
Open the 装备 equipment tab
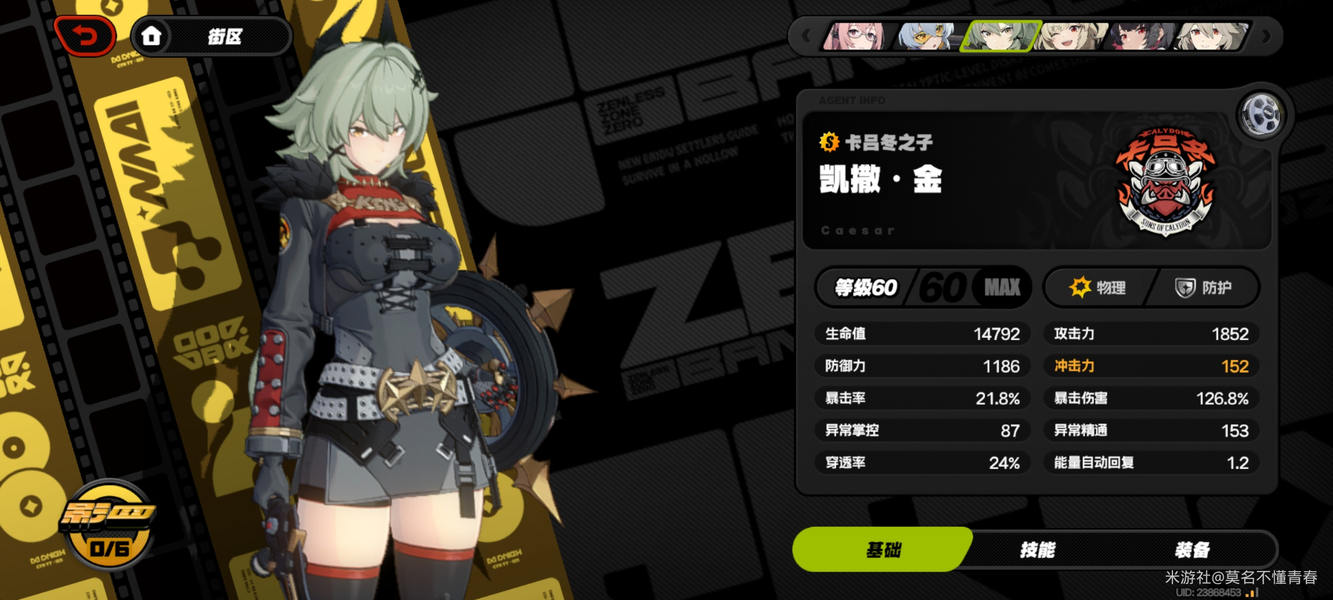tap(1192, 550)
